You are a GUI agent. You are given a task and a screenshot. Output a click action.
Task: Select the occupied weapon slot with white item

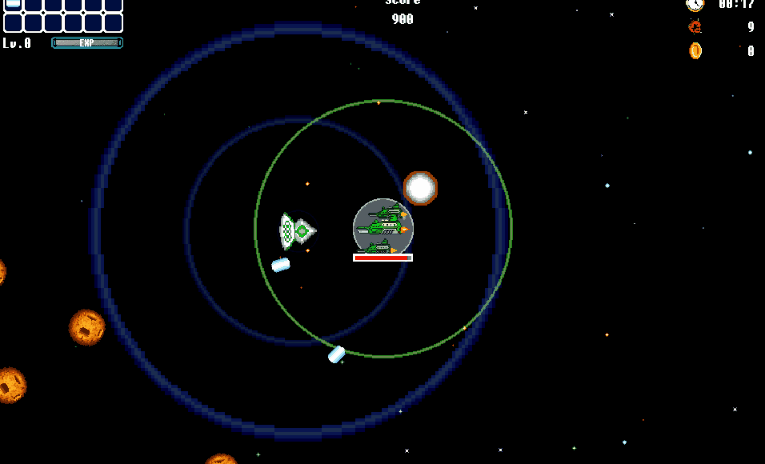[x=13, y=4]
